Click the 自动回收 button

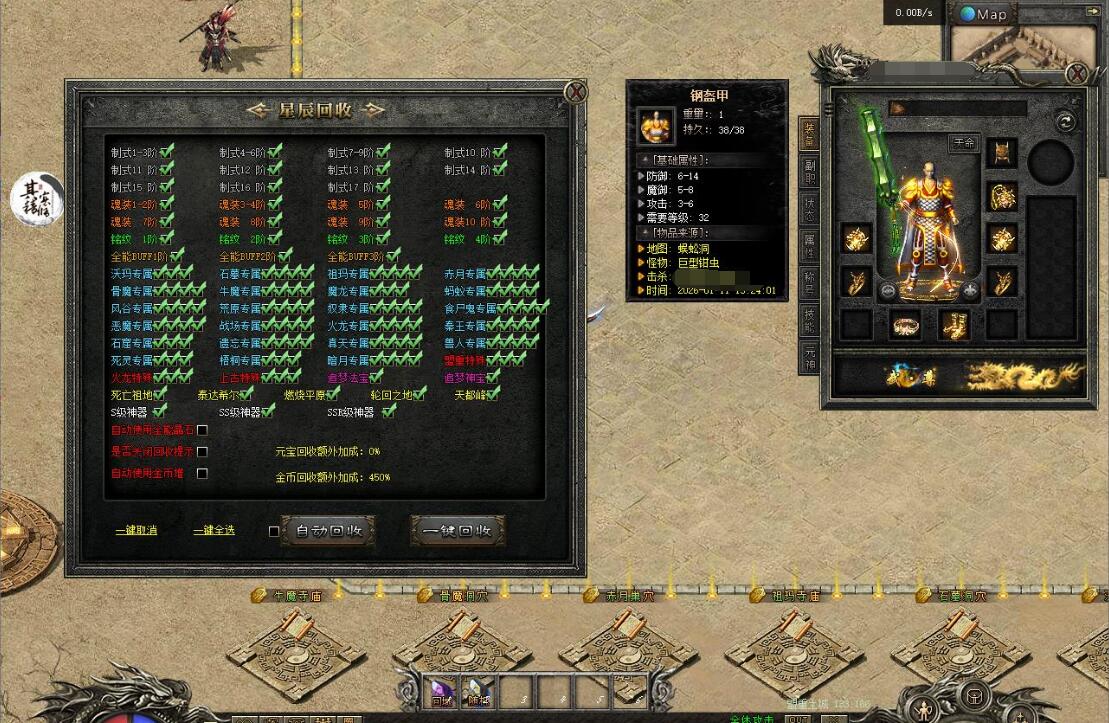click(x=328, y=530)
